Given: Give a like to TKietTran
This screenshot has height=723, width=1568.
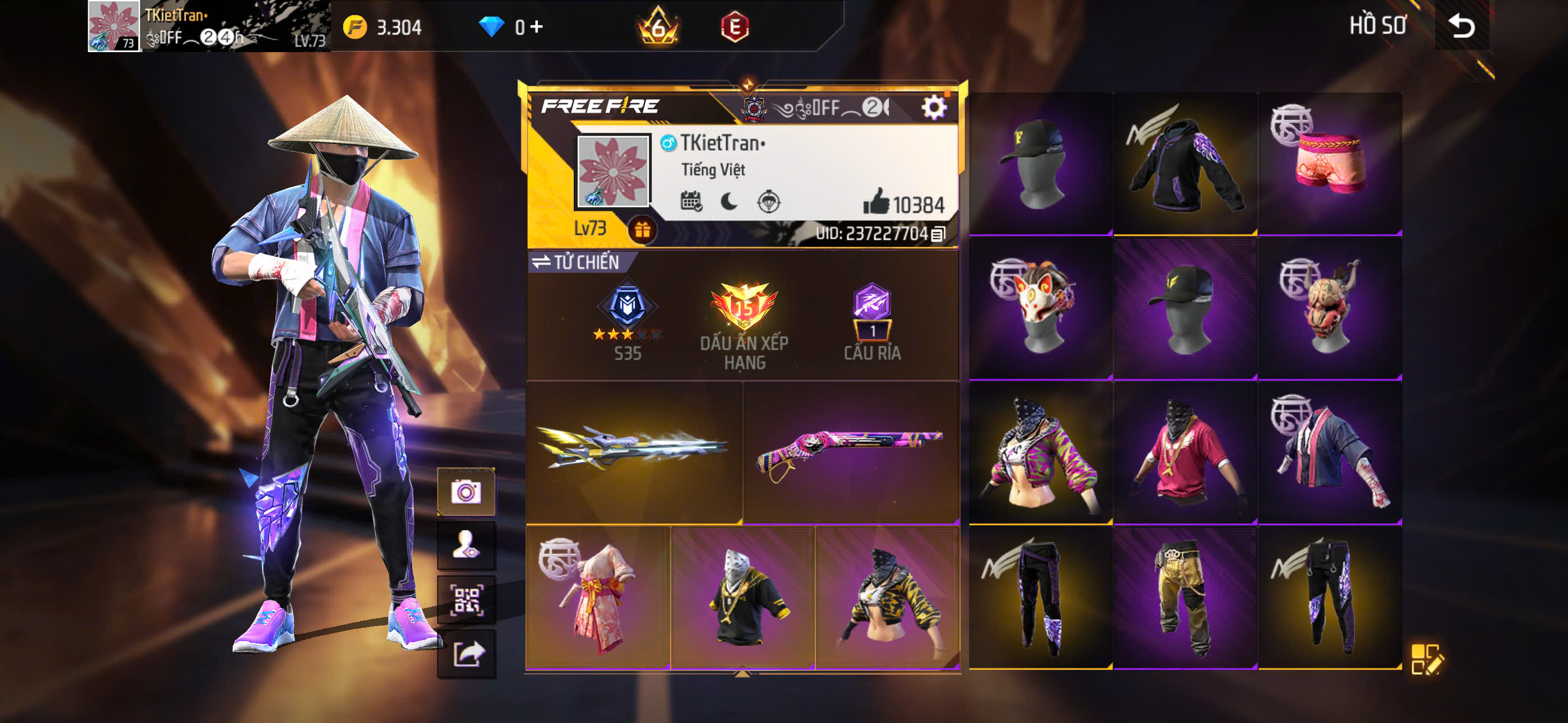Looking at the screenshot, I should (x=876, y=202).
